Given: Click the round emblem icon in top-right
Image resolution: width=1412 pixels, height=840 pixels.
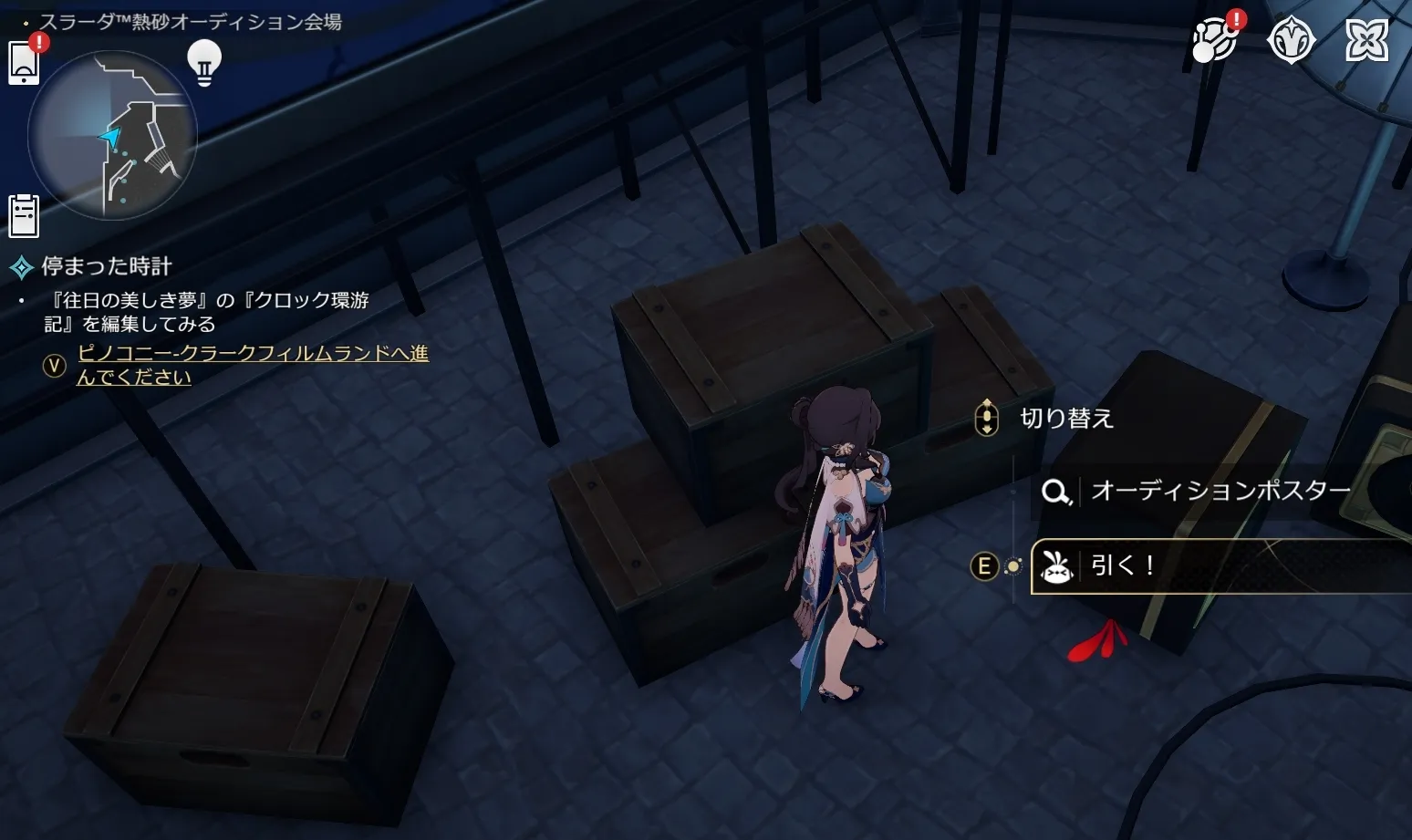Looking at the screenshot, I should click(1291, 41).
